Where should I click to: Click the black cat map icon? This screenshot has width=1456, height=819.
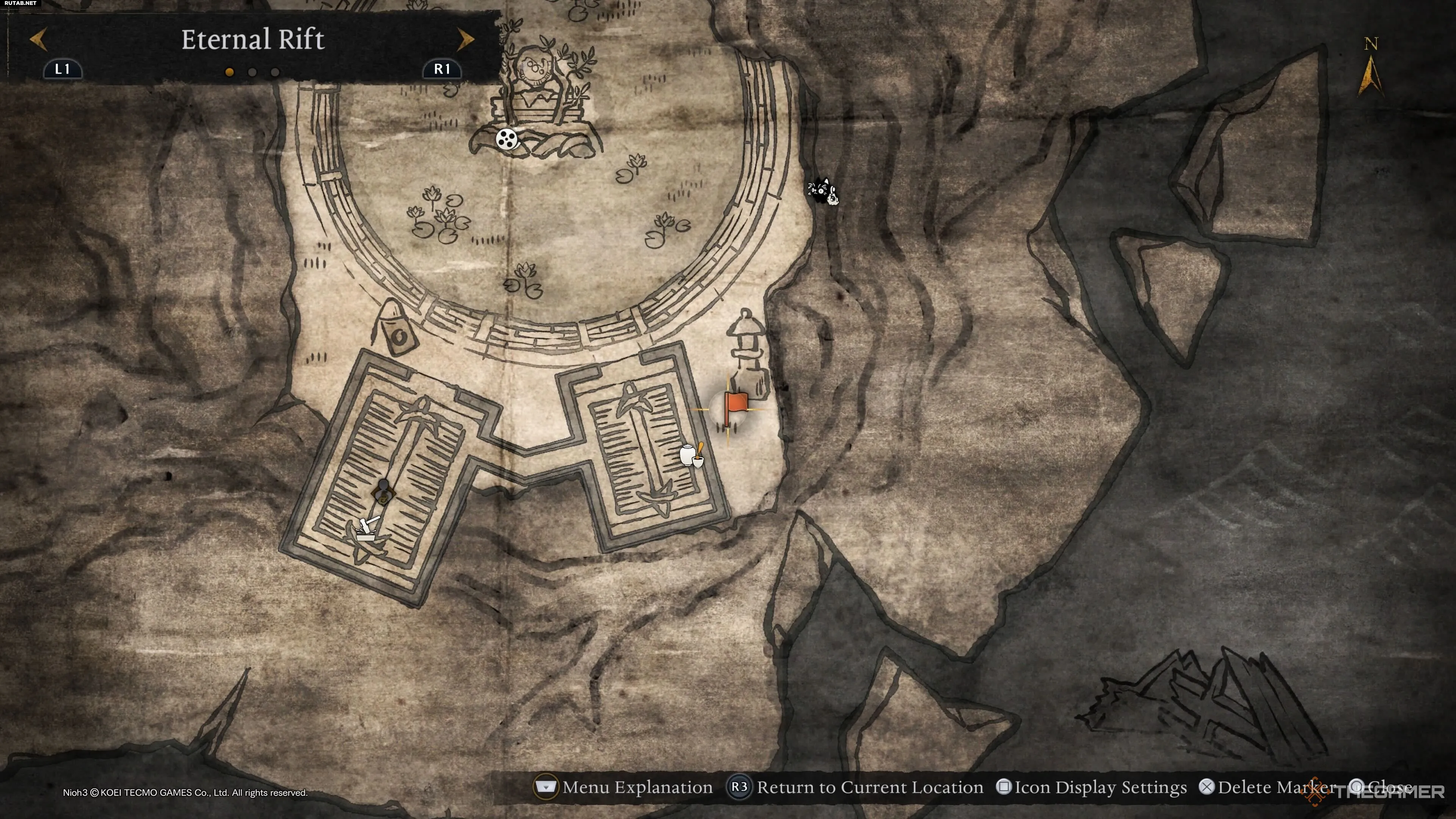[x=822, y=191]
